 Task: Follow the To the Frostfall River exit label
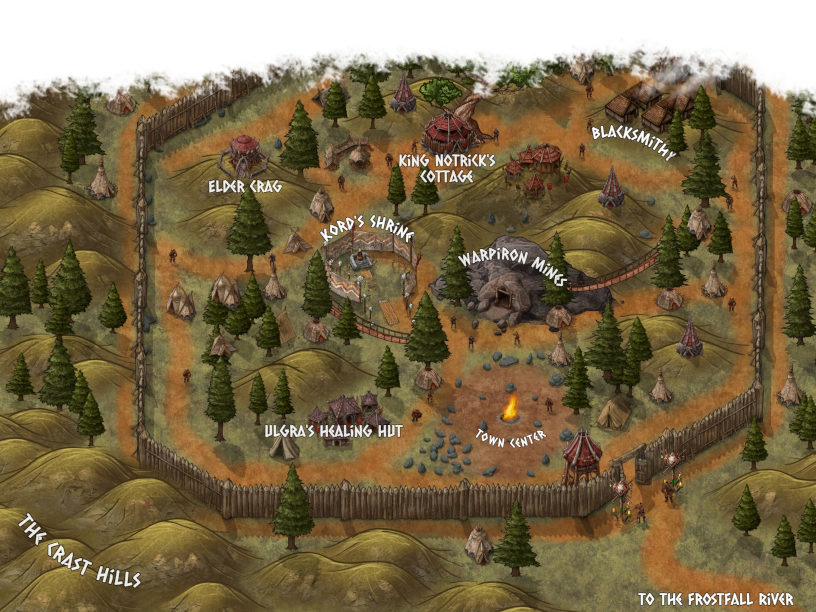click(716, 599)
